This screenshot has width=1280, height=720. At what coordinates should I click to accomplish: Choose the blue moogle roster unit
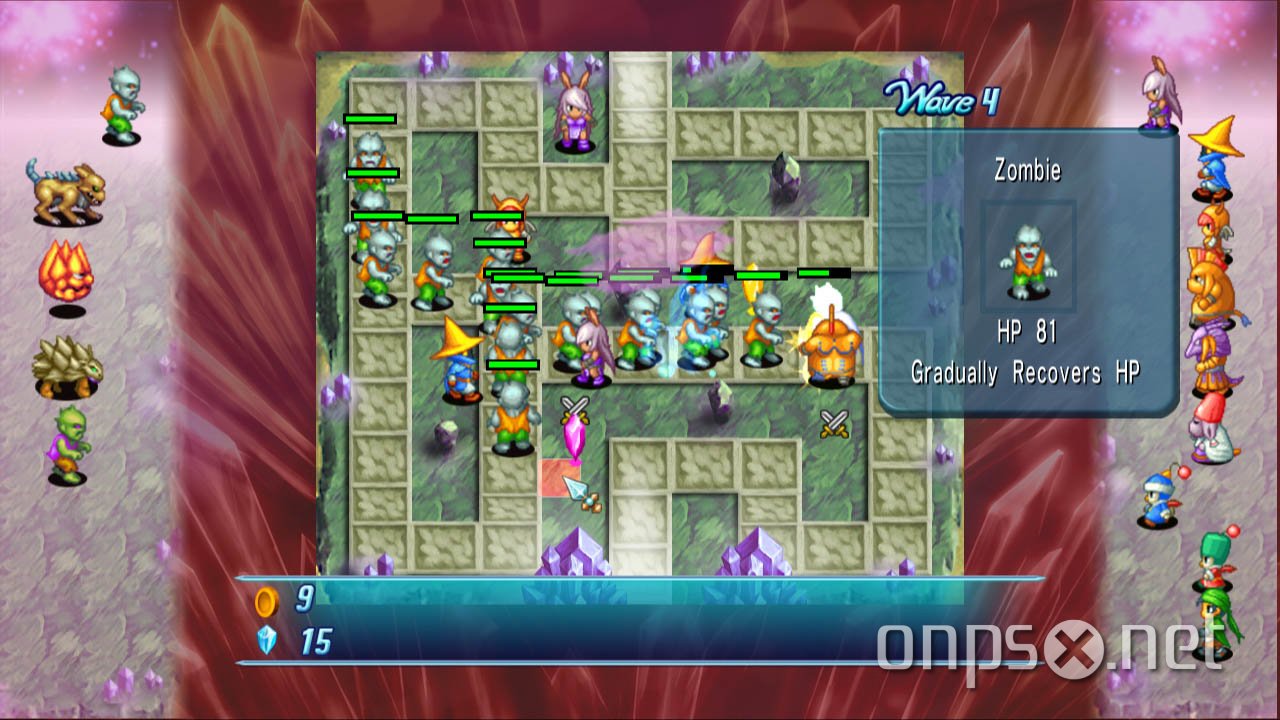coord(1160,497)
